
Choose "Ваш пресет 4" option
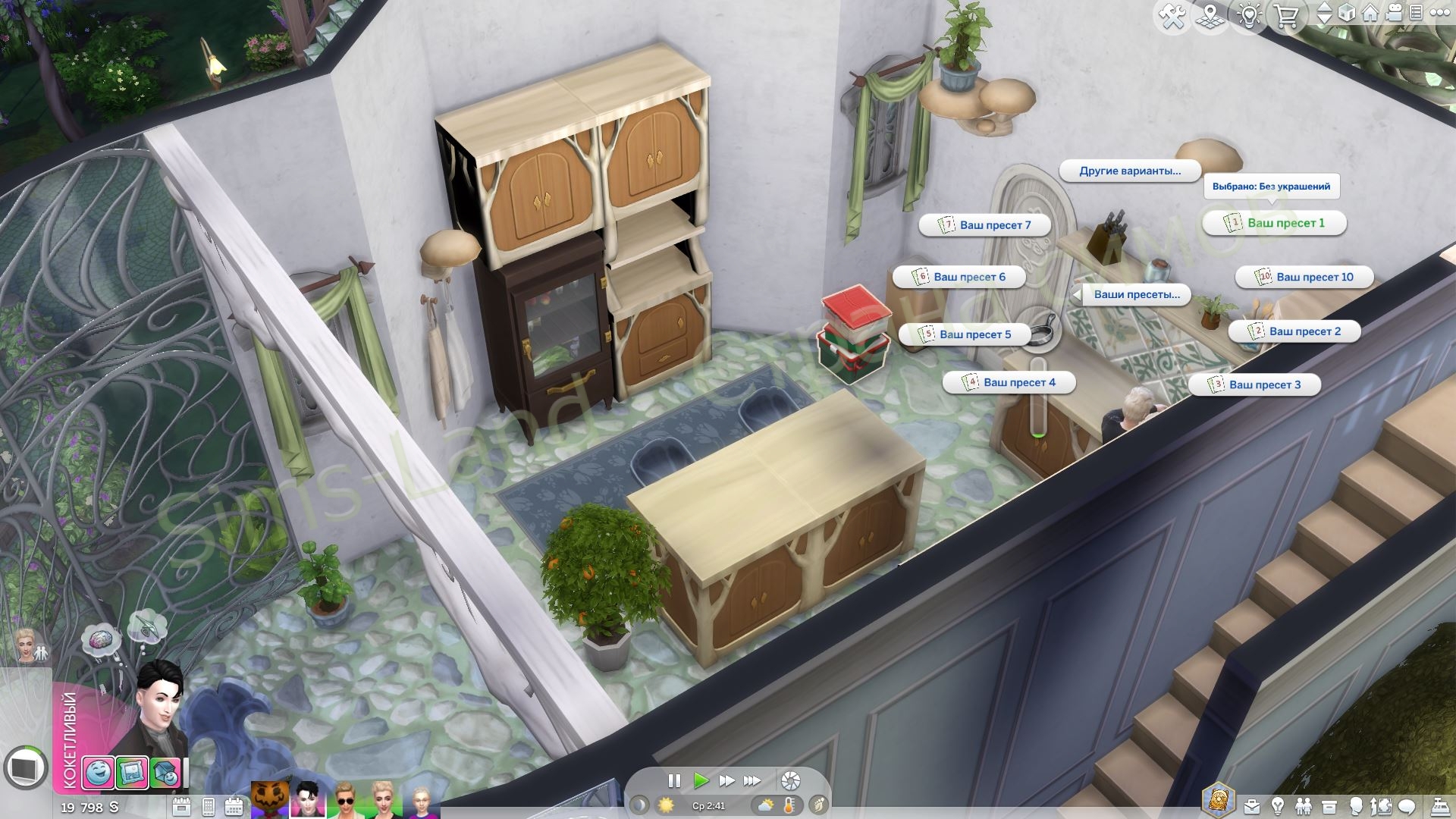point(1009,382)
